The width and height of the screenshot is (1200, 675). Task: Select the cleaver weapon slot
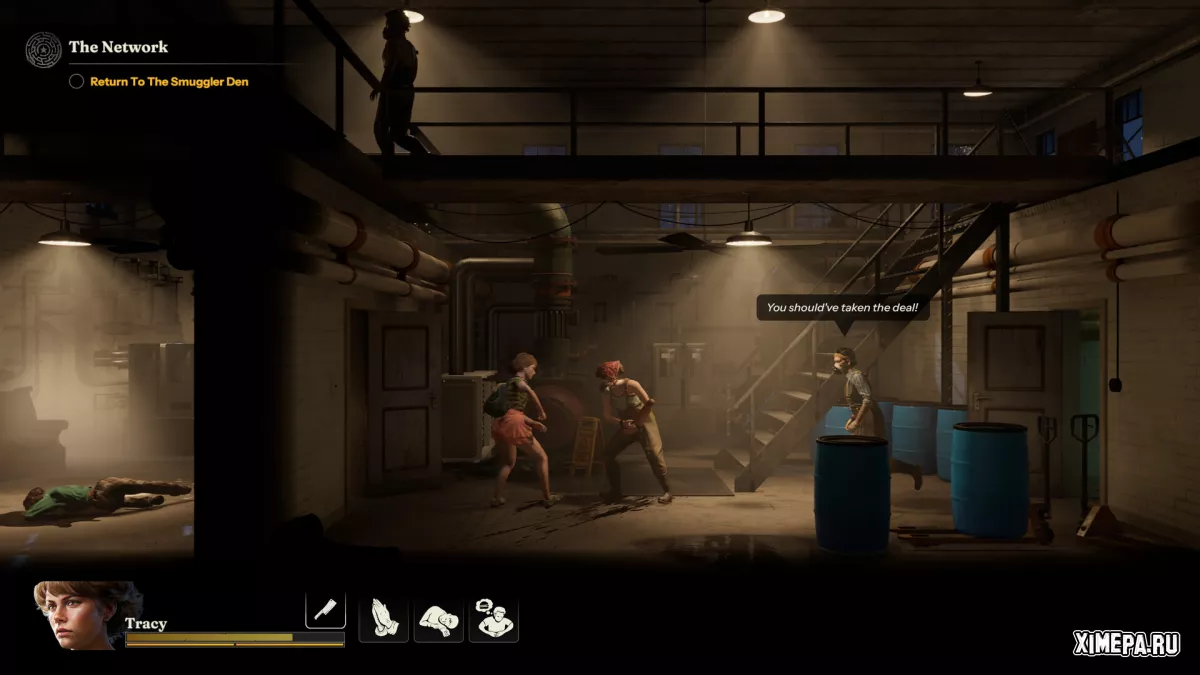click(x=325, y=610)
